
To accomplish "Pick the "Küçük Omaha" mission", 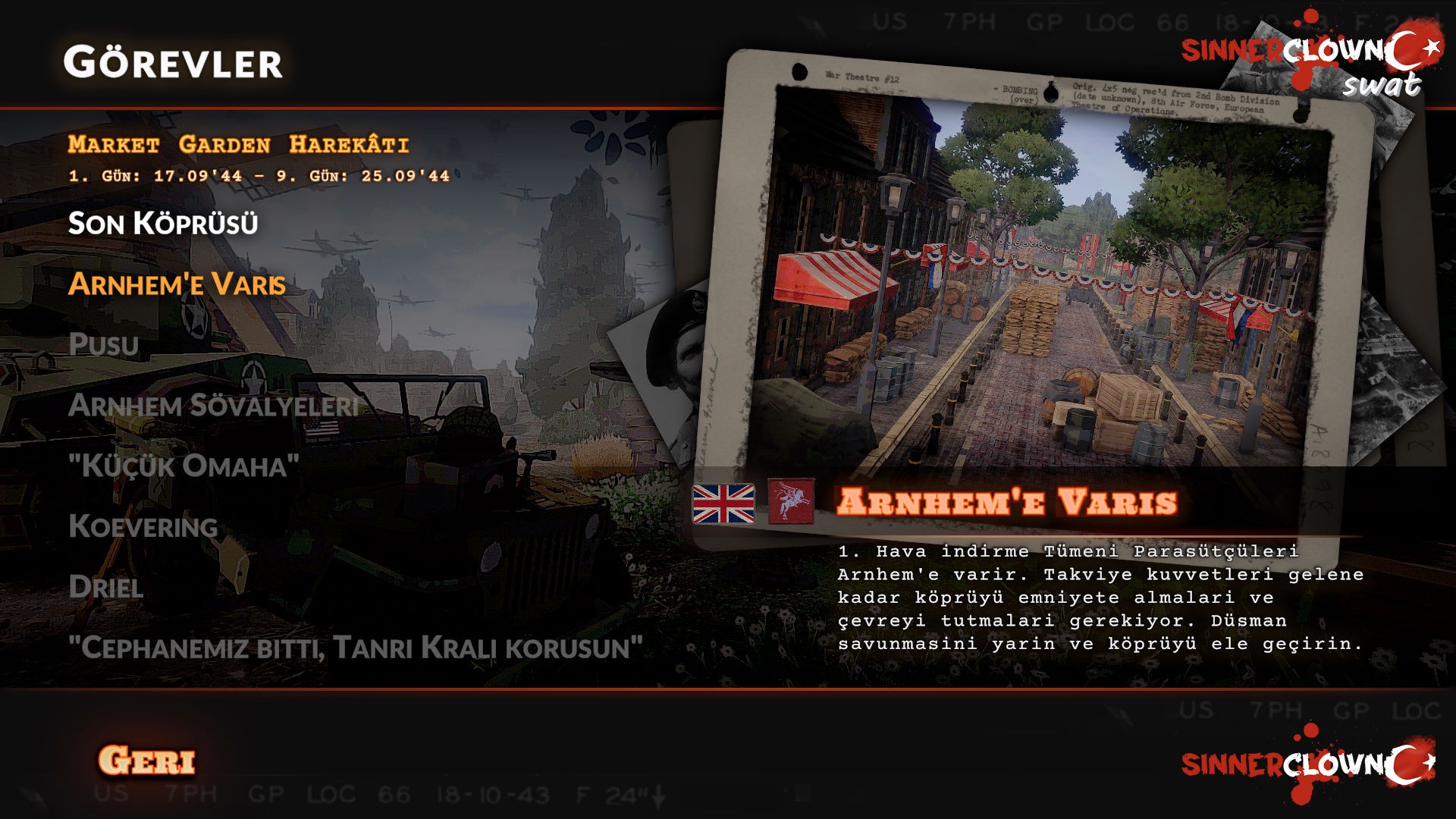I will pos(184,466).
